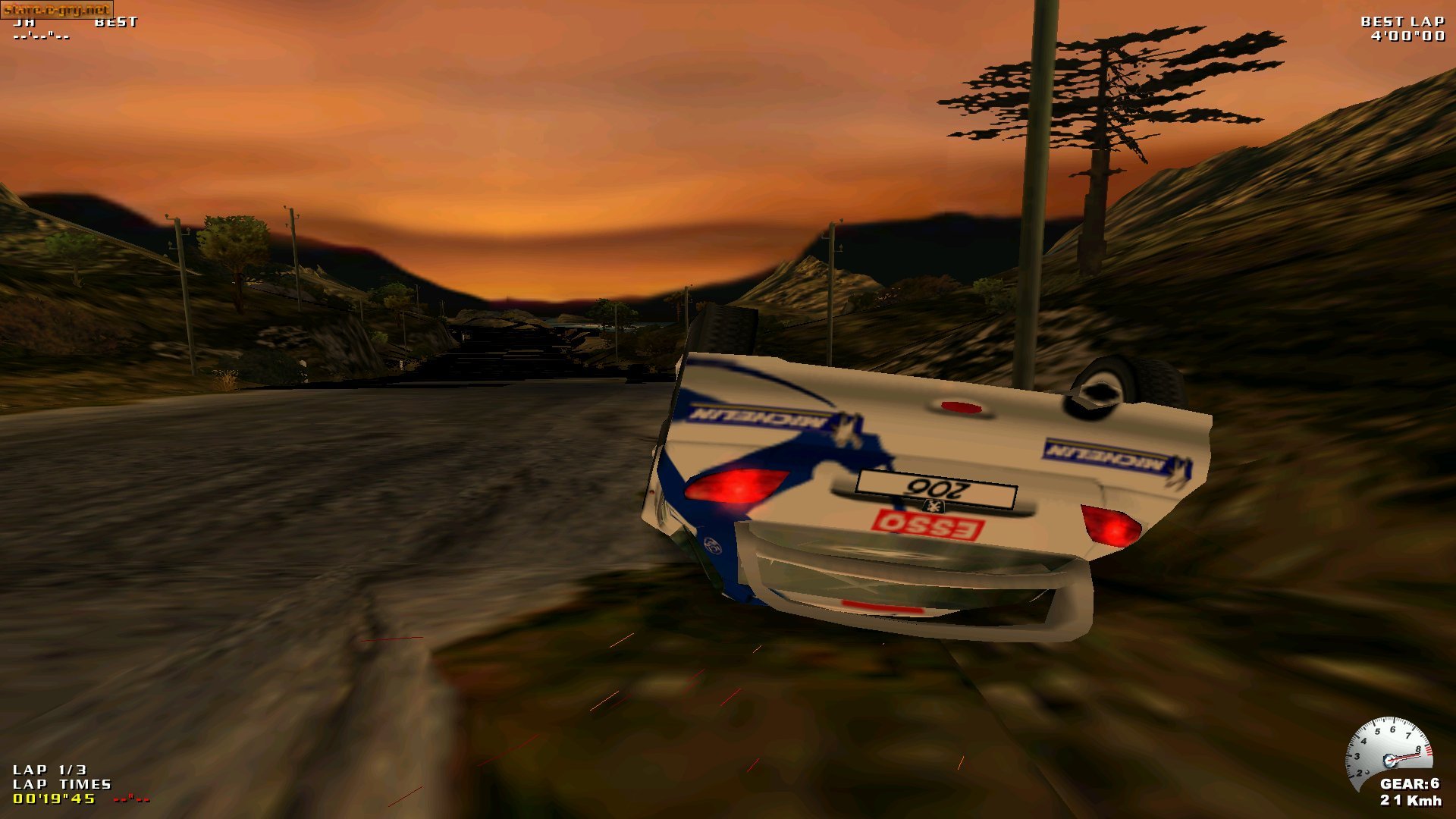Click the GEAR:6 indicator
The image size is (1456, 819).
tap(1410, 783)
